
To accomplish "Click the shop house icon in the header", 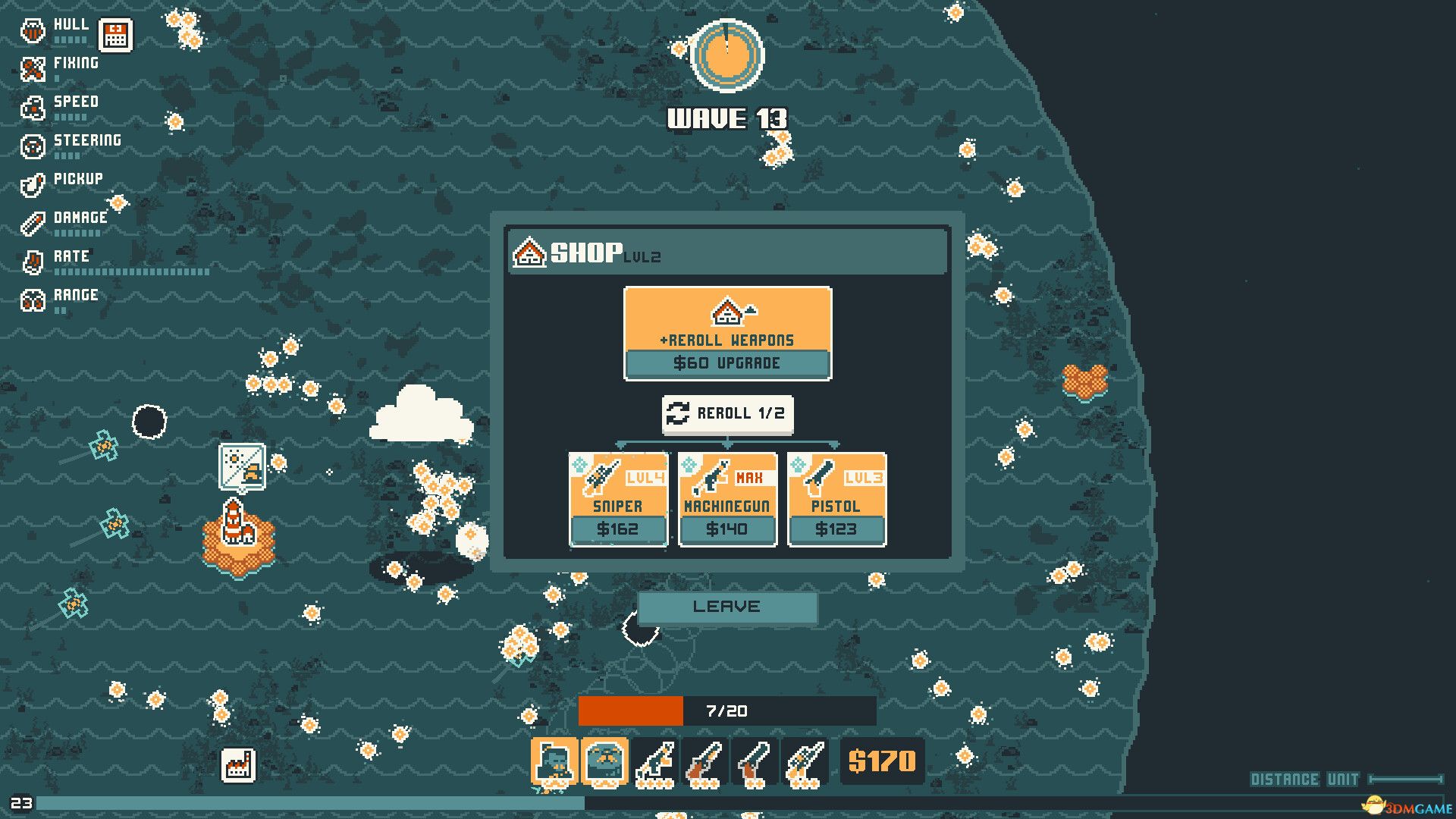I will [x=529, y=251].
